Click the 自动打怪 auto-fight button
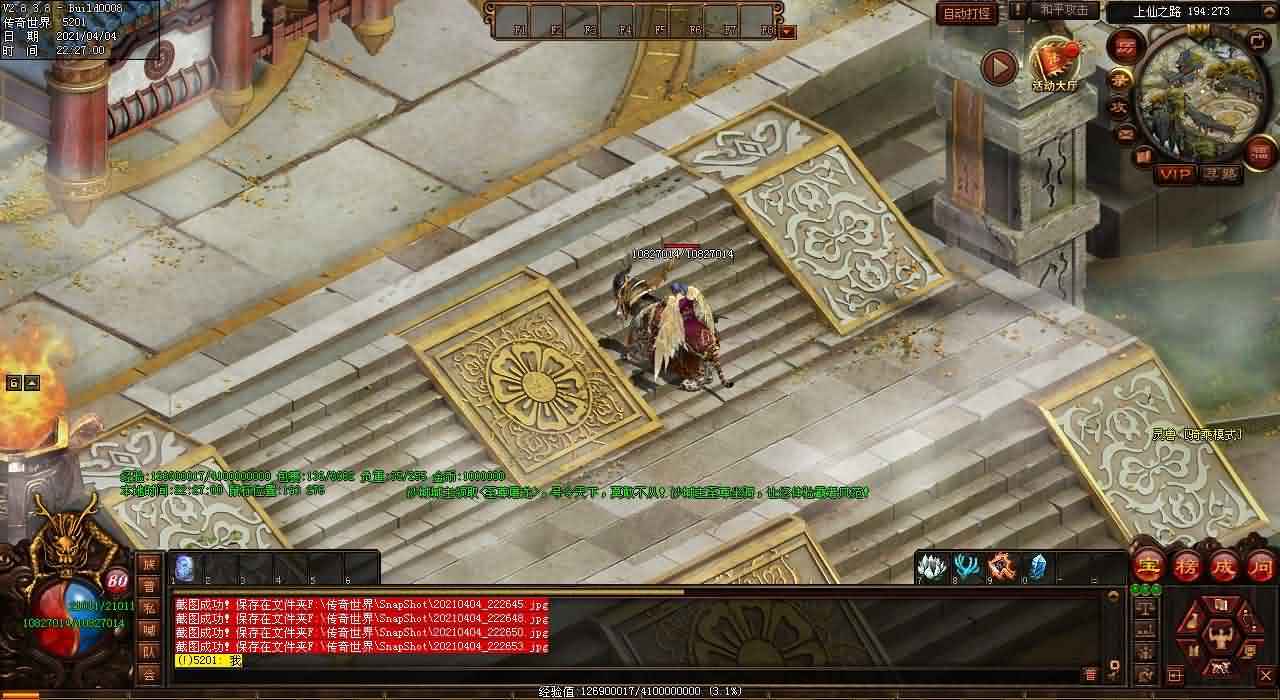This screenshot has height=700, width=1280. [968, 13]
